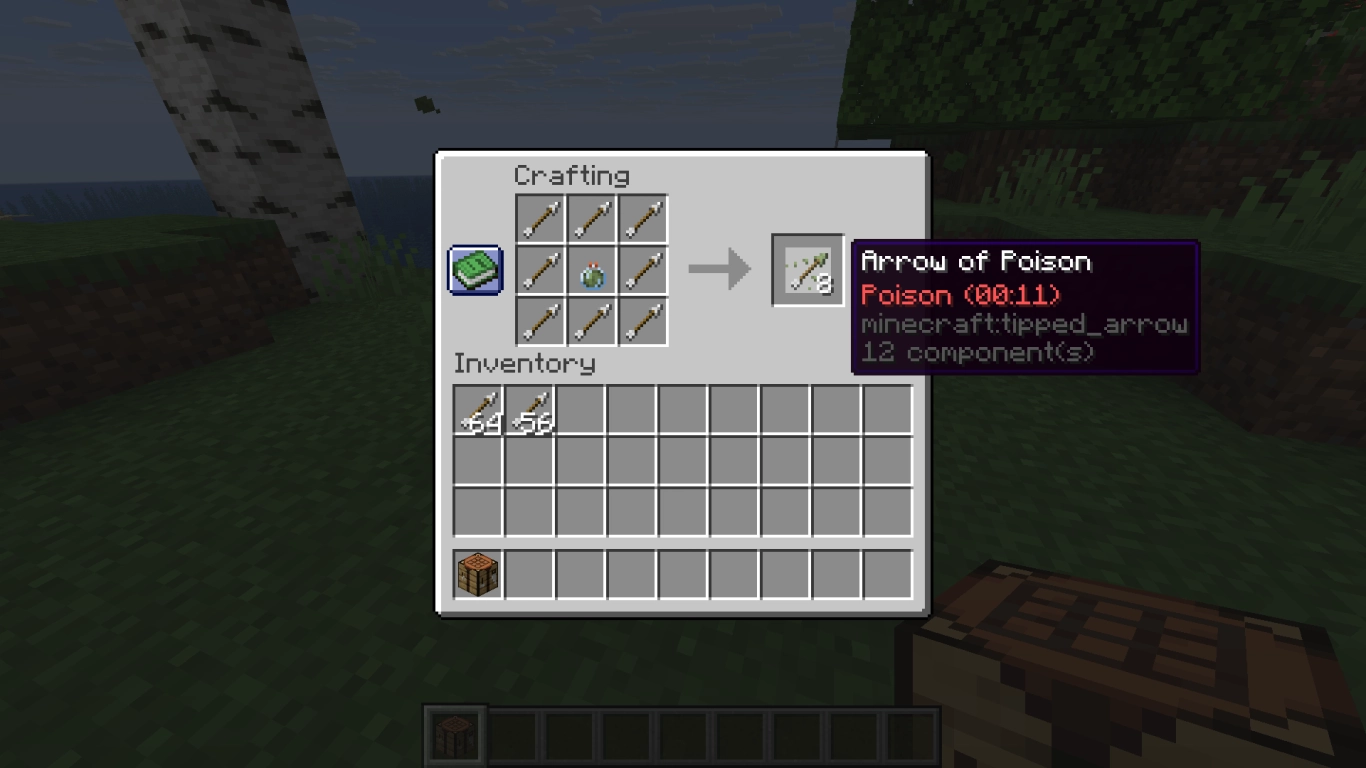Viewport: 1366px width, 768px height.
Task: Click the stack of 56 arrows in inventory
Action: pos(531,411)
